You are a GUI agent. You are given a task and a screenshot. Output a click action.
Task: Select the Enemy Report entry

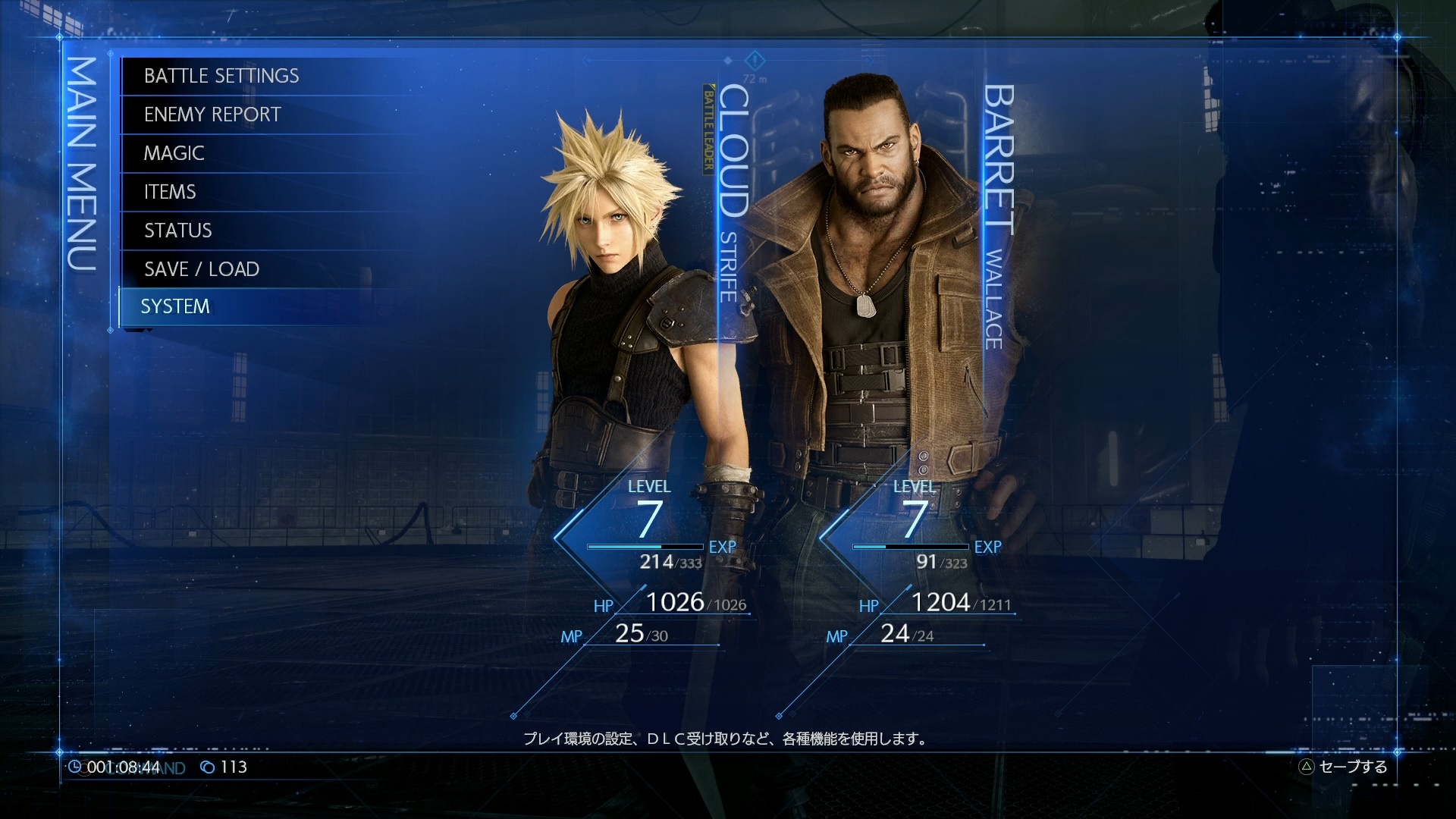coord(212,115)
